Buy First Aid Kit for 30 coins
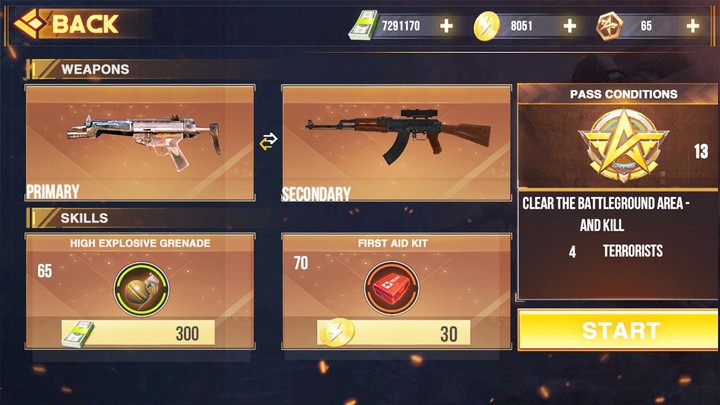The image size is (720, 405). click(x=396, y=333)
